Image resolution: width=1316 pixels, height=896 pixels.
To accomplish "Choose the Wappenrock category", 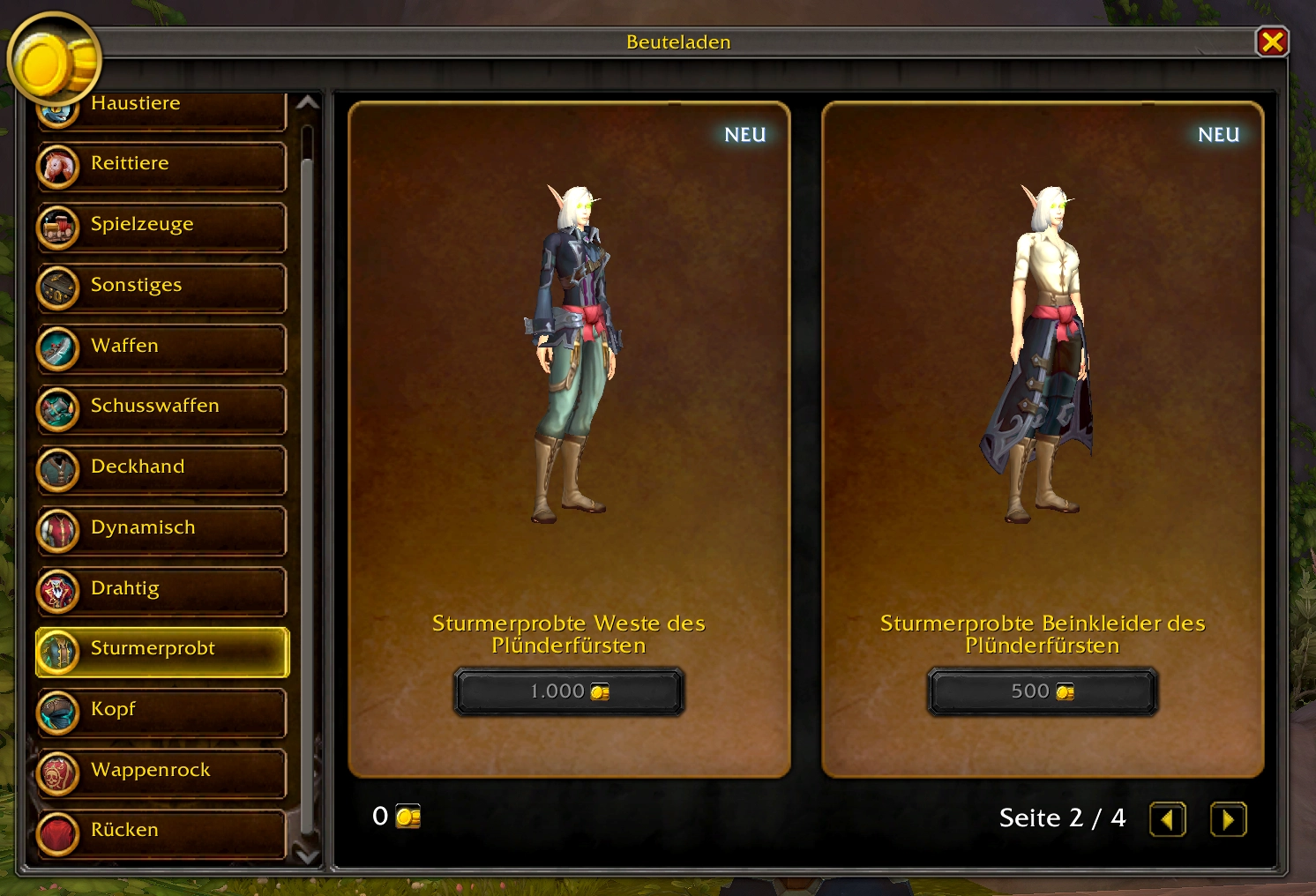I will pos(162,772).
